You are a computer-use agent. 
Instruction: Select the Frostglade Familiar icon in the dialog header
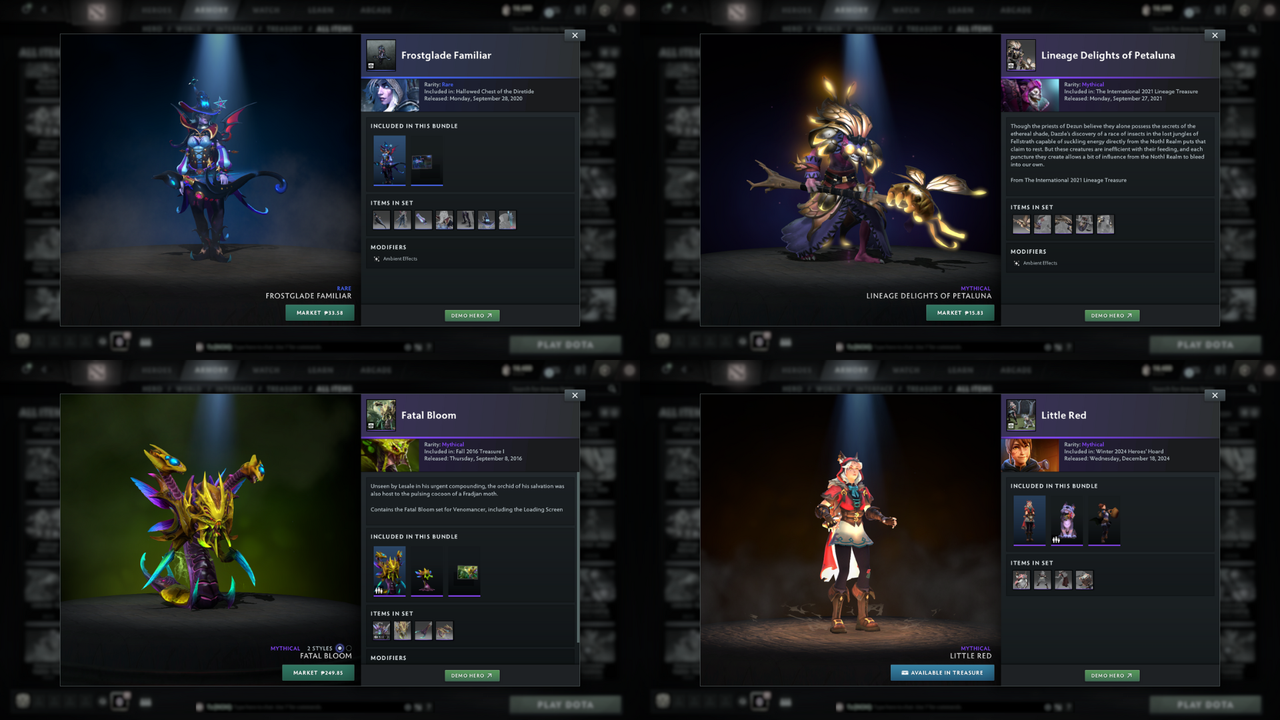(381, 55)
